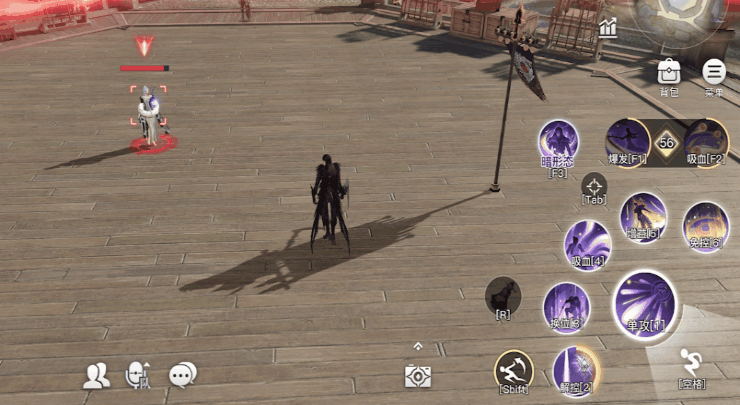The image size is (740, 405).
Task: Open the main menu (菜单)
Action: click(714, 73)
